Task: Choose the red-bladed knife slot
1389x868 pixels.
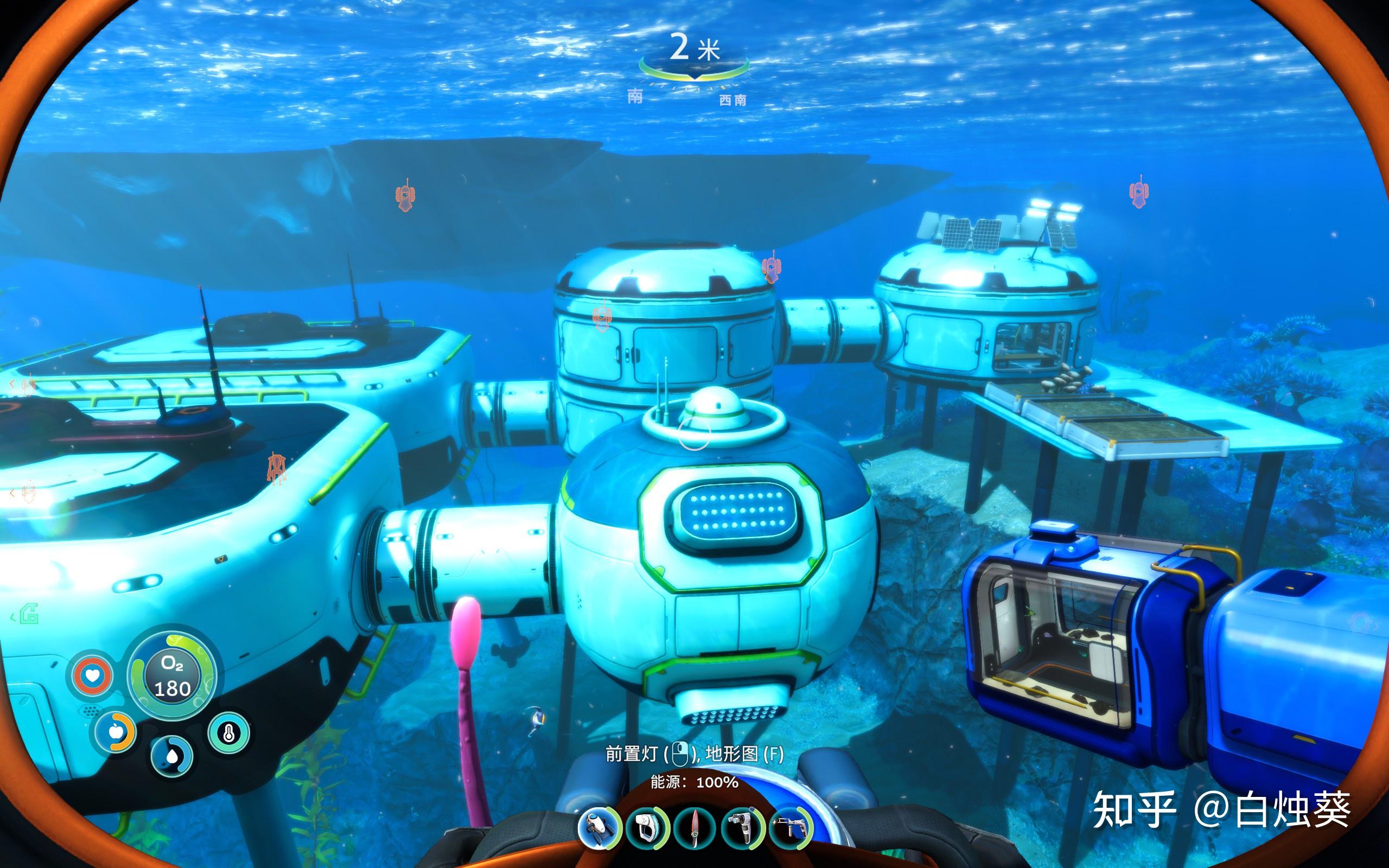Action: click(x=694, y=829)
